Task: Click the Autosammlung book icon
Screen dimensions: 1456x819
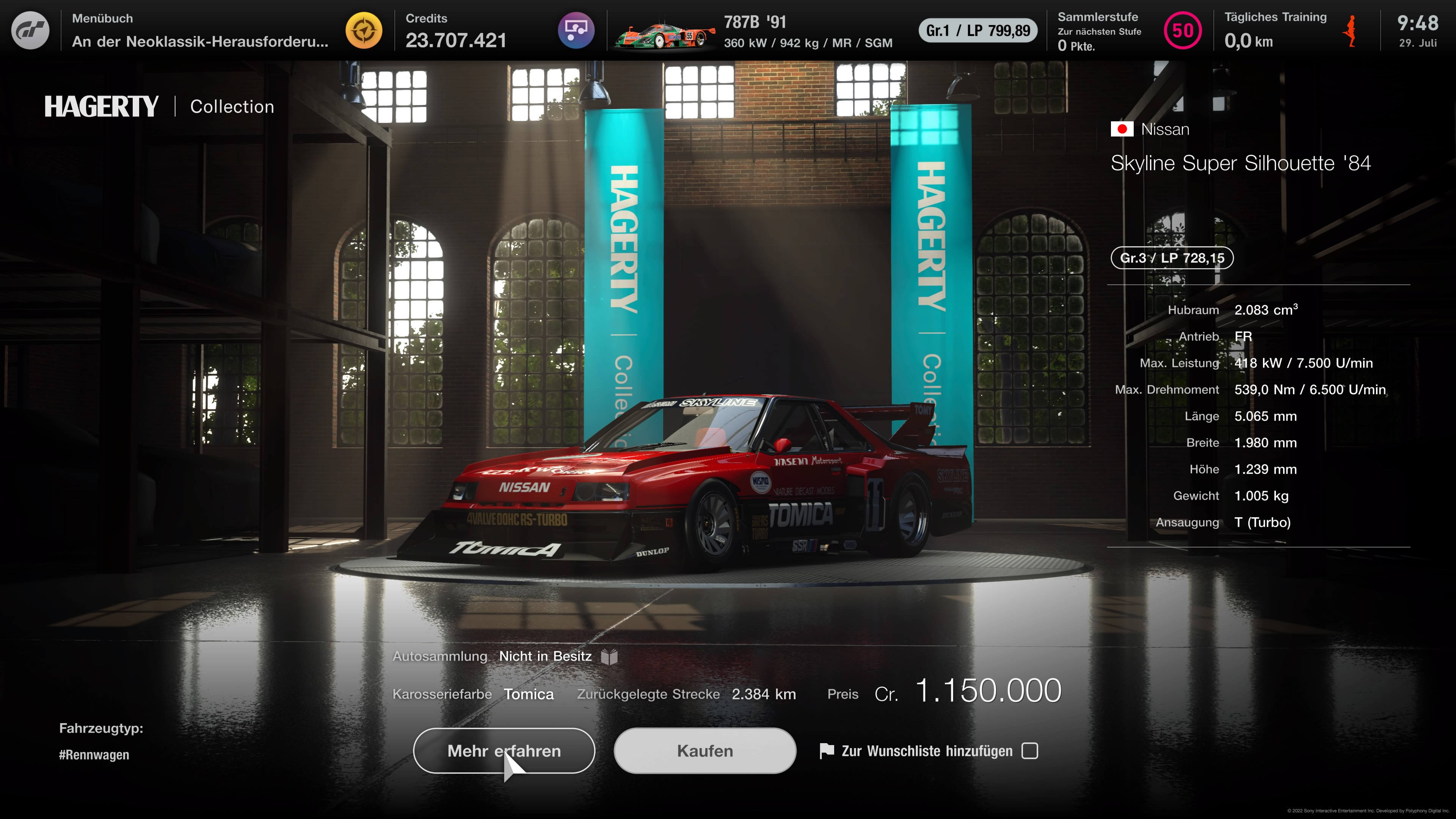Action: pyautogui.click(x=609, y=656)
